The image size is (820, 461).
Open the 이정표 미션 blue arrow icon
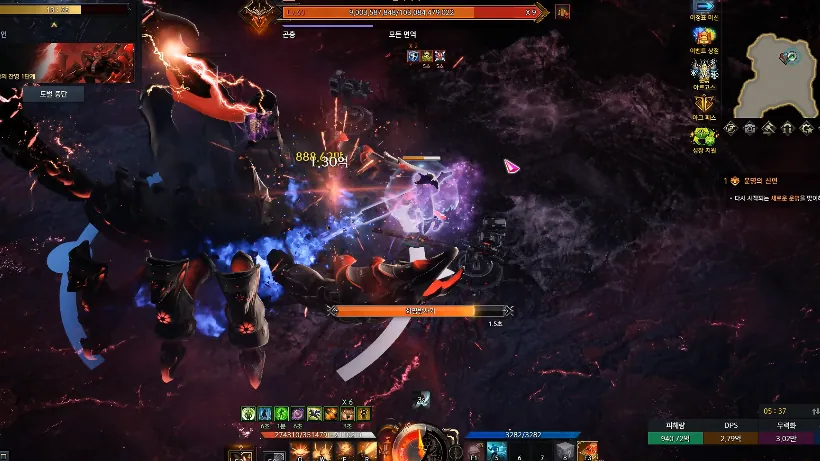click(705, 6)
